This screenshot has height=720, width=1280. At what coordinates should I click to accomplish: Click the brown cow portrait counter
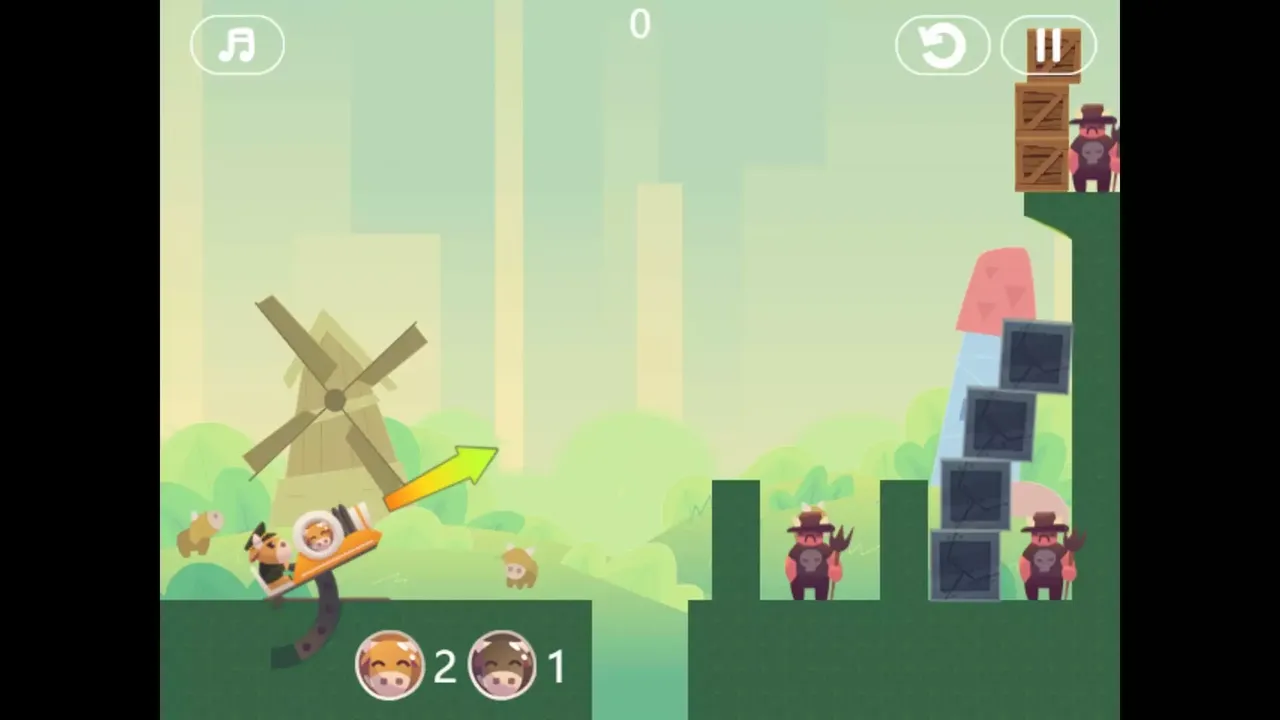pos(502,665)
